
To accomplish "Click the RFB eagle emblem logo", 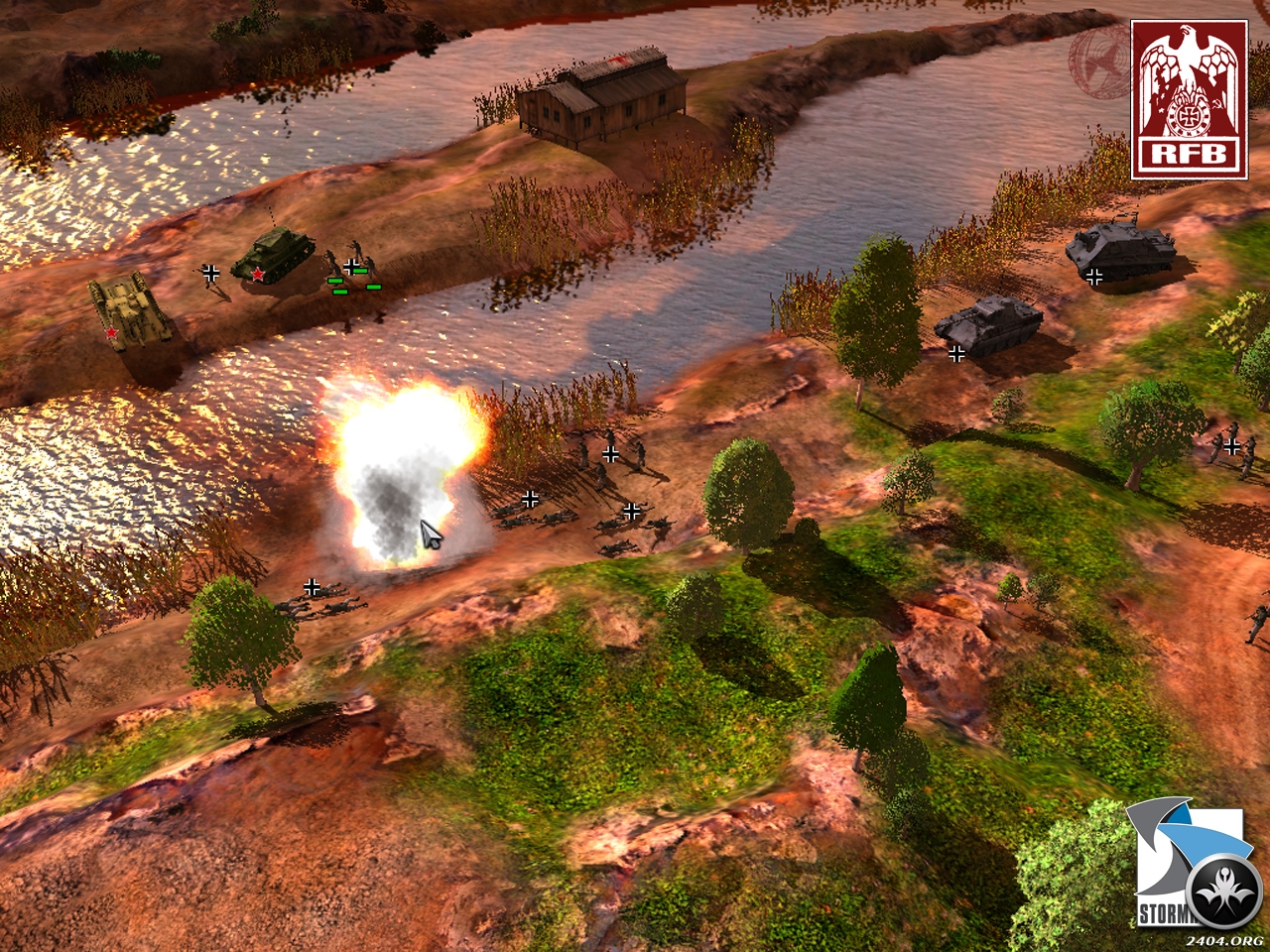I will coord(1189,98).
